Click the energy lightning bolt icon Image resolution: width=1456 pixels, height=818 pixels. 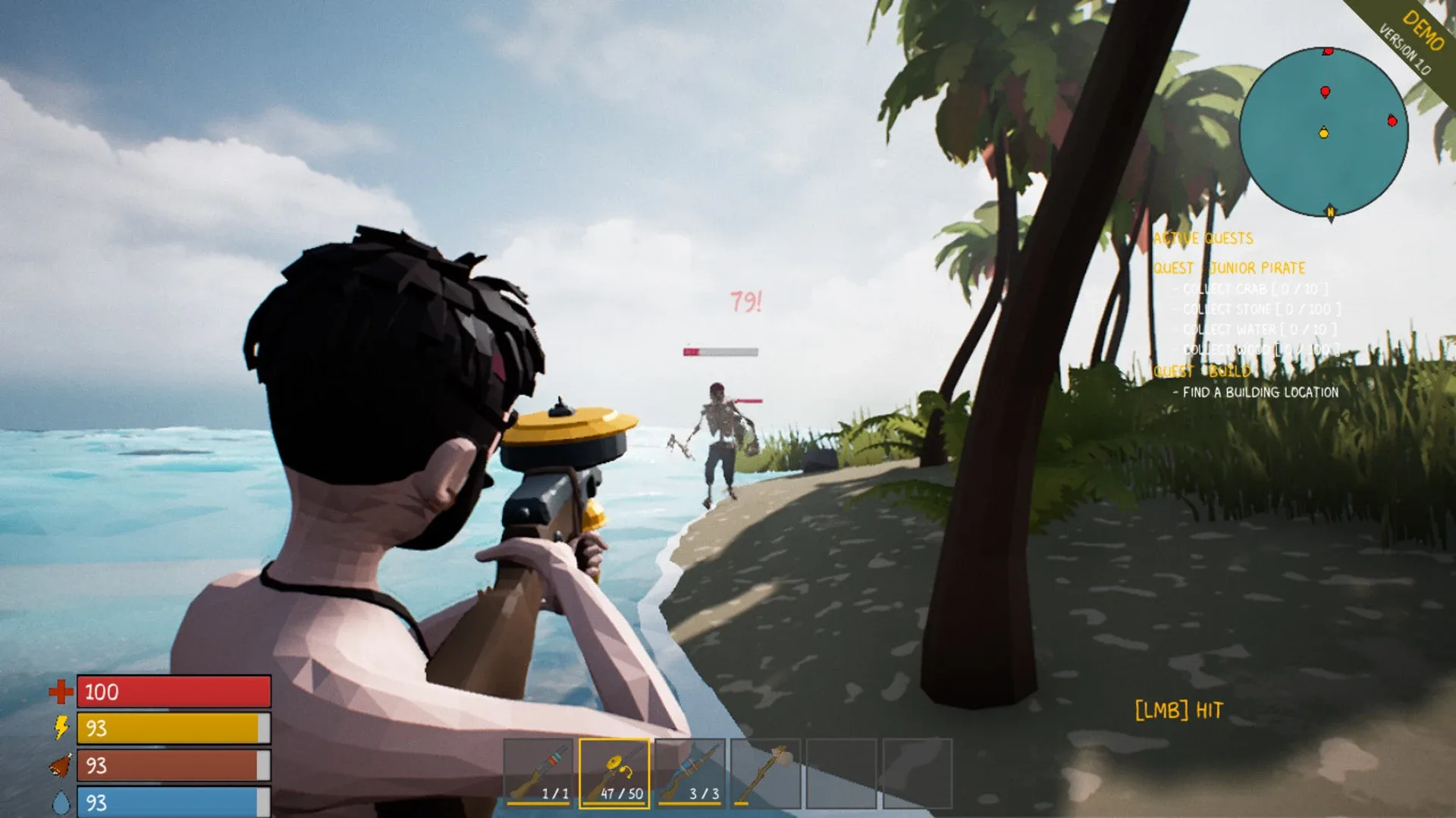click(x=61, y=727)
